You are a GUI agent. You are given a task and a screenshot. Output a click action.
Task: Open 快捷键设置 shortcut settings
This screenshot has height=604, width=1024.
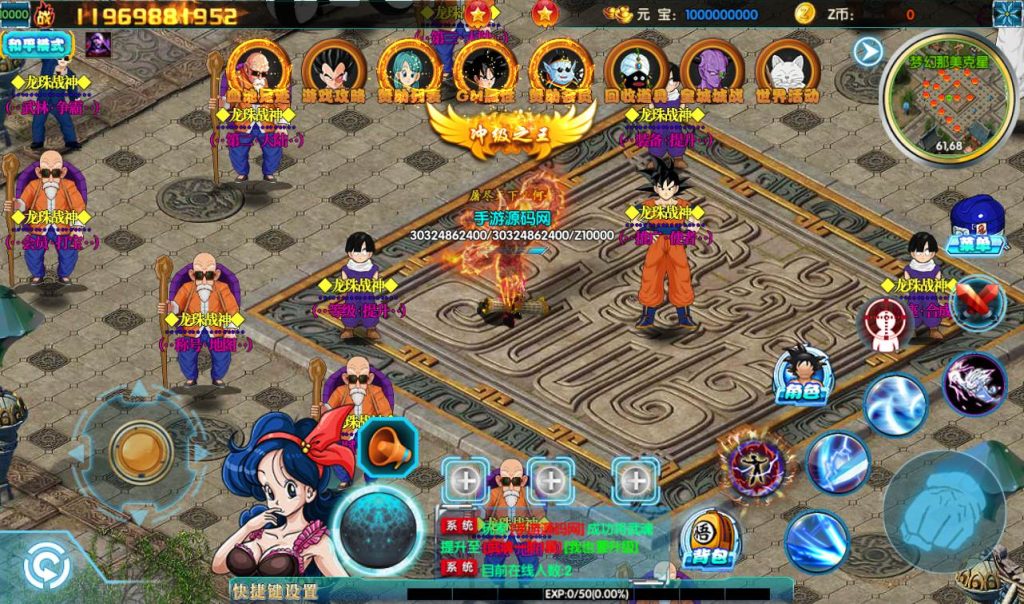(274, 591)
